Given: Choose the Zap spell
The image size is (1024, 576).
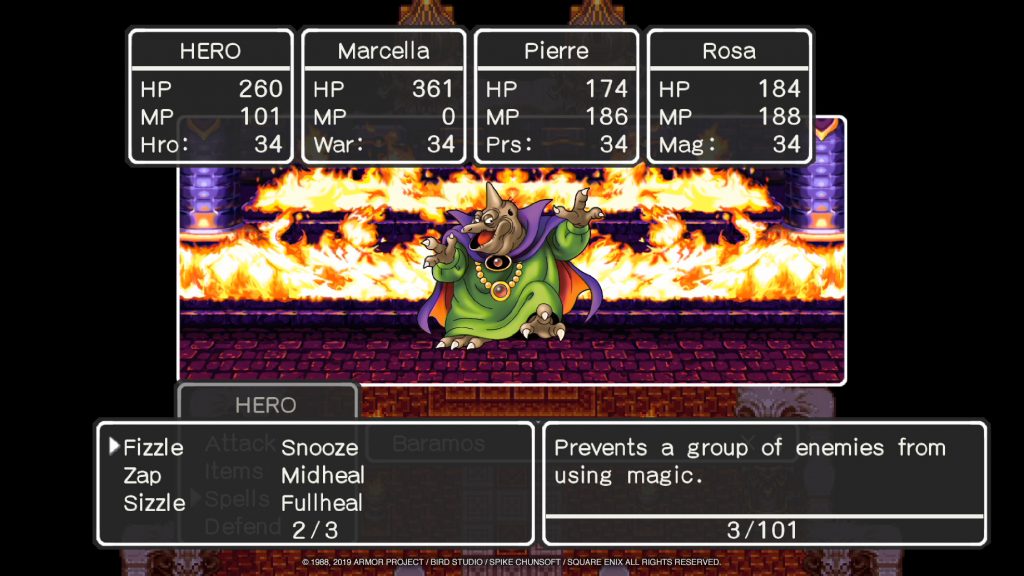Looking at the screenshot, I should (x=142, y=475).
